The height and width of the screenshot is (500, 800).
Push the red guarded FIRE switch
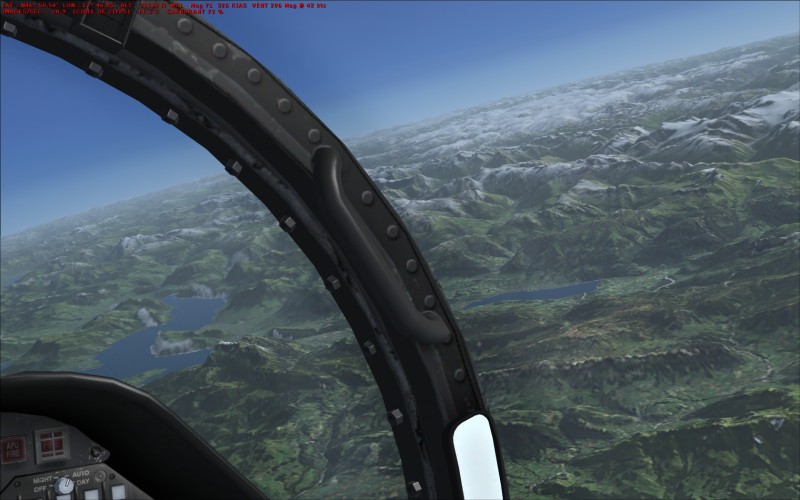51,444
